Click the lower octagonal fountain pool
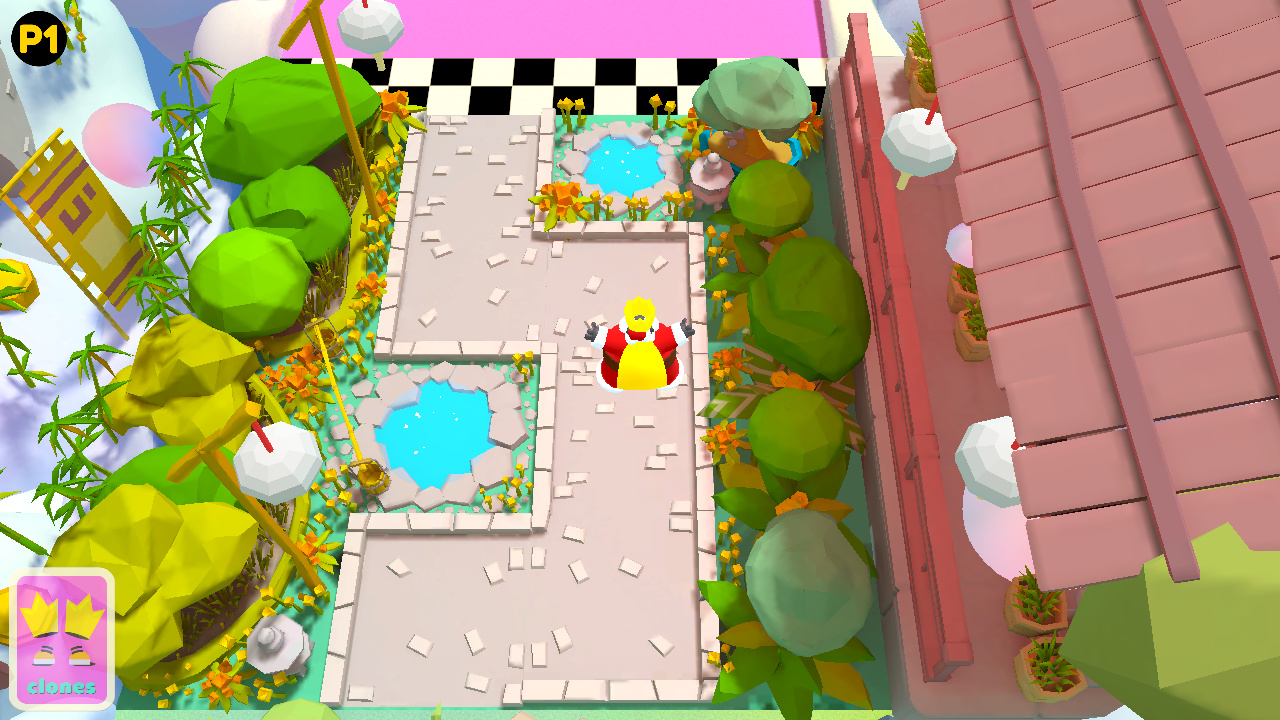 tap(435, 432)
